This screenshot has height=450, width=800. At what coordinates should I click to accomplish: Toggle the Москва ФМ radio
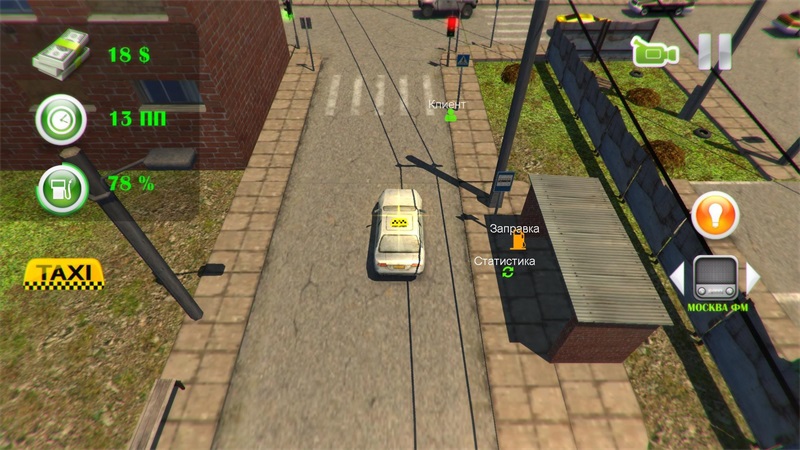pyautogui.click(x=715, y=277)
